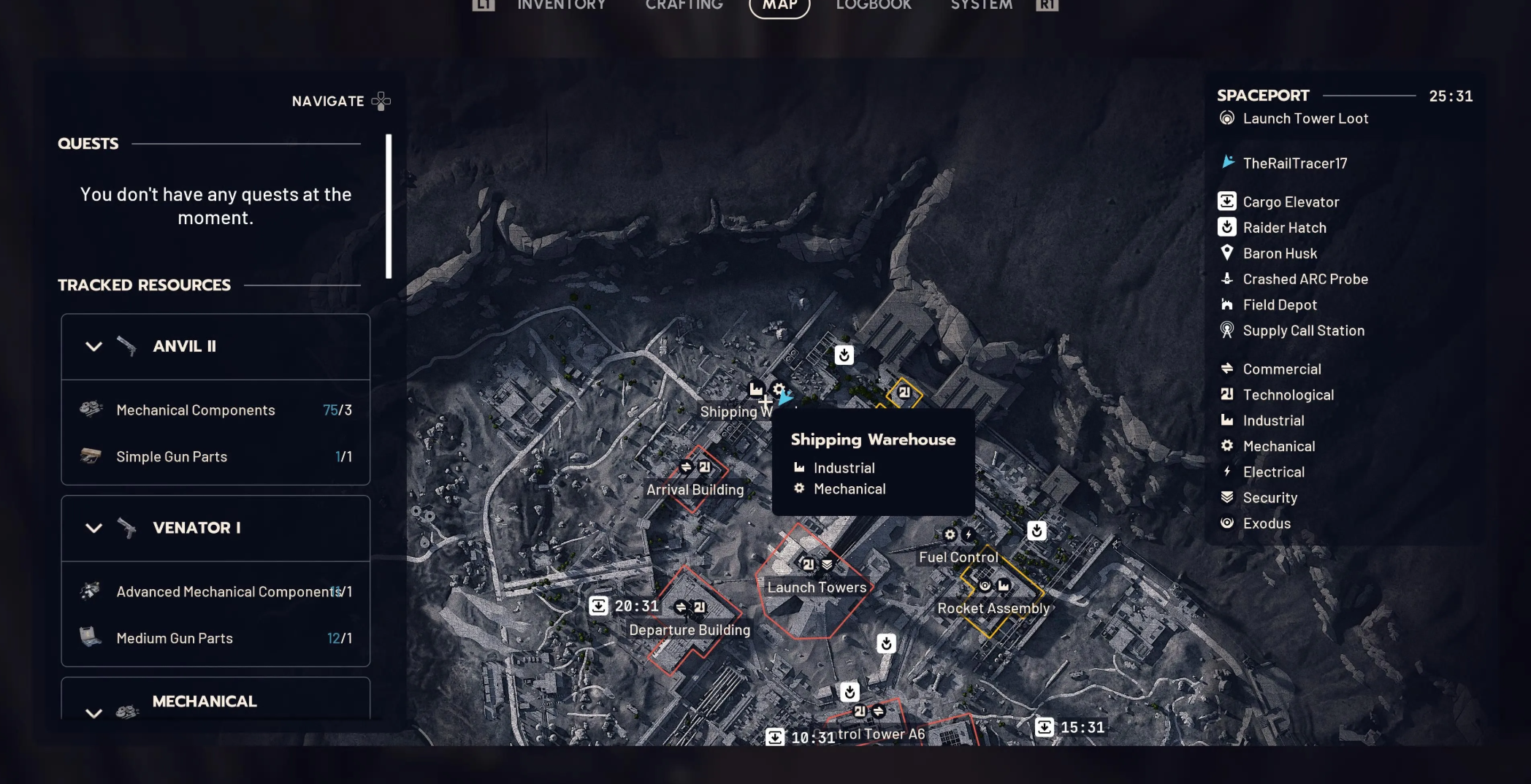Open the System tab
Image resolution: width=1531 pixels, height=784 pixels.
click(981, 6)
